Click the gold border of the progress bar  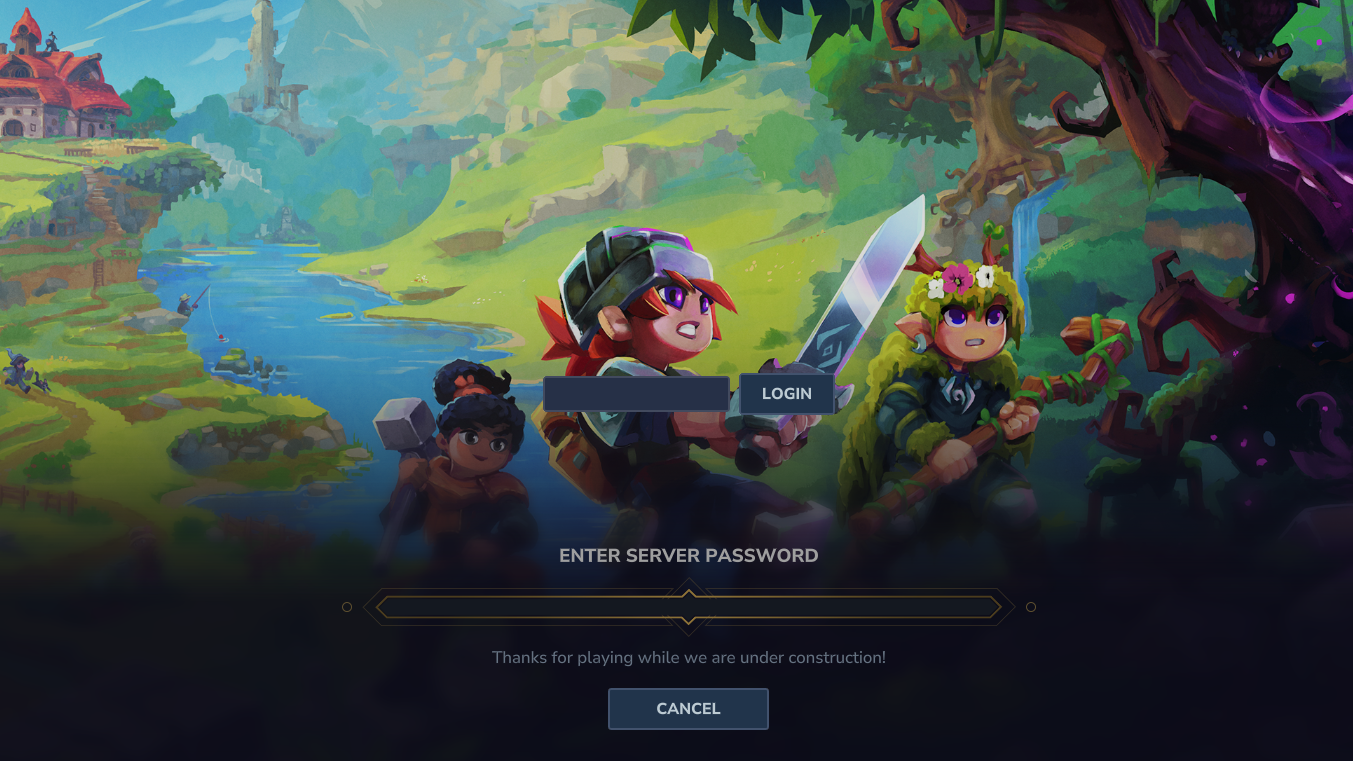coord(550,596)
